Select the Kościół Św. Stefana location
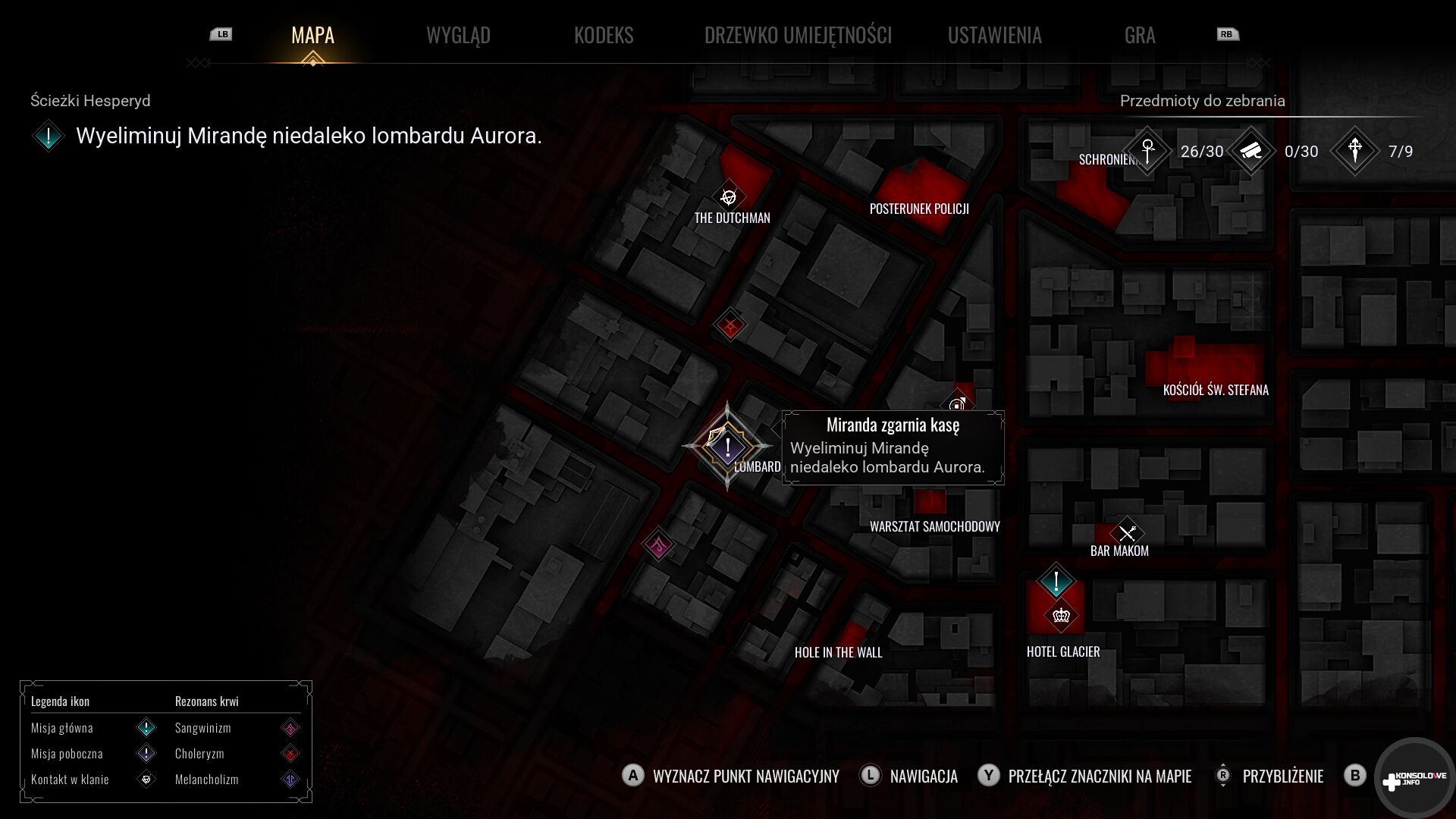This screenshot has height=819, width=1456. [x=1216, y=390]
